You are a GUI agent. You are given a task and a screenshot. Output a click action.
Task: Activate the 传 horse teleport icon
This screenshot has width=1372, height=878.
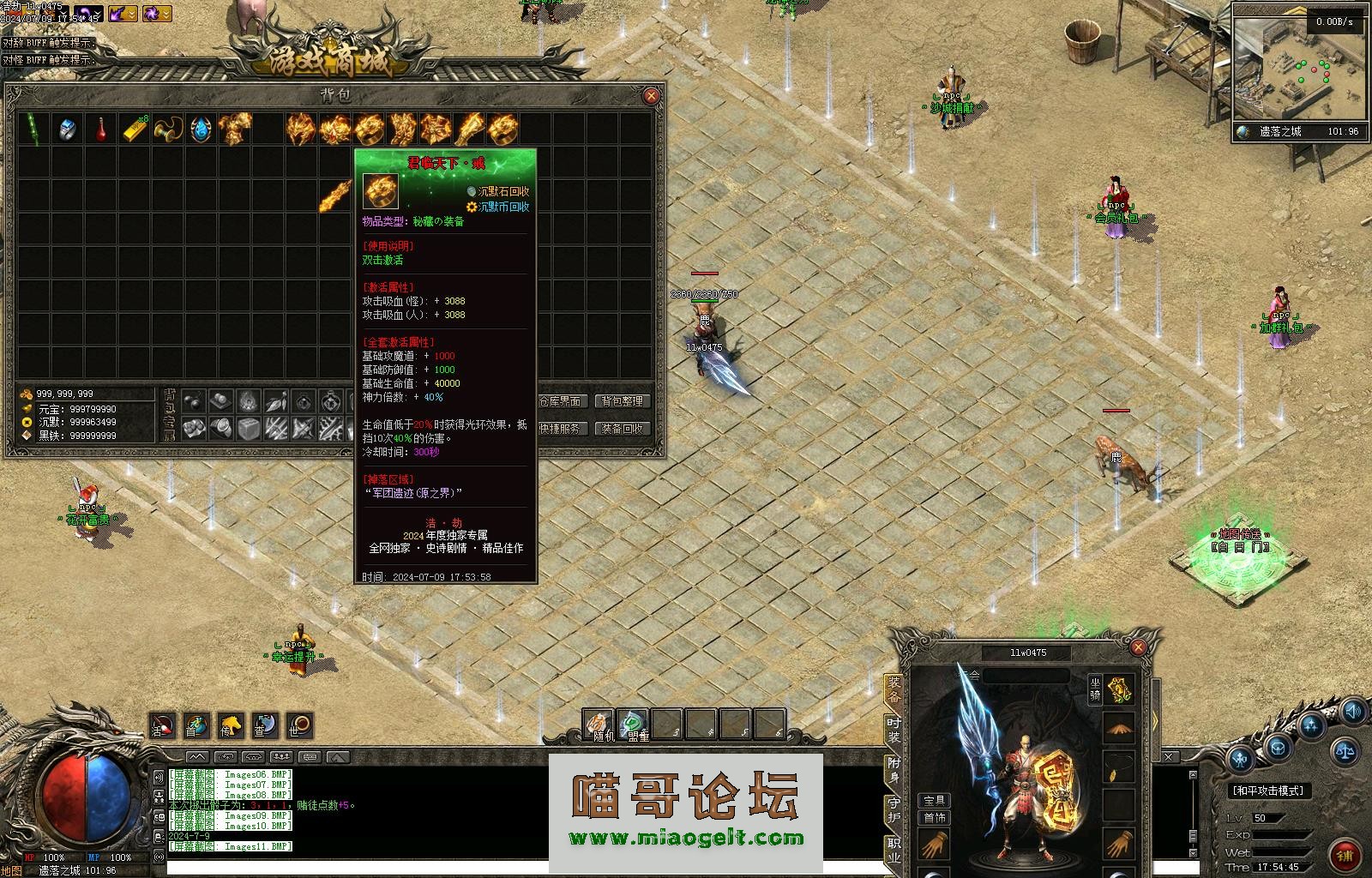[x=229, y=726]
